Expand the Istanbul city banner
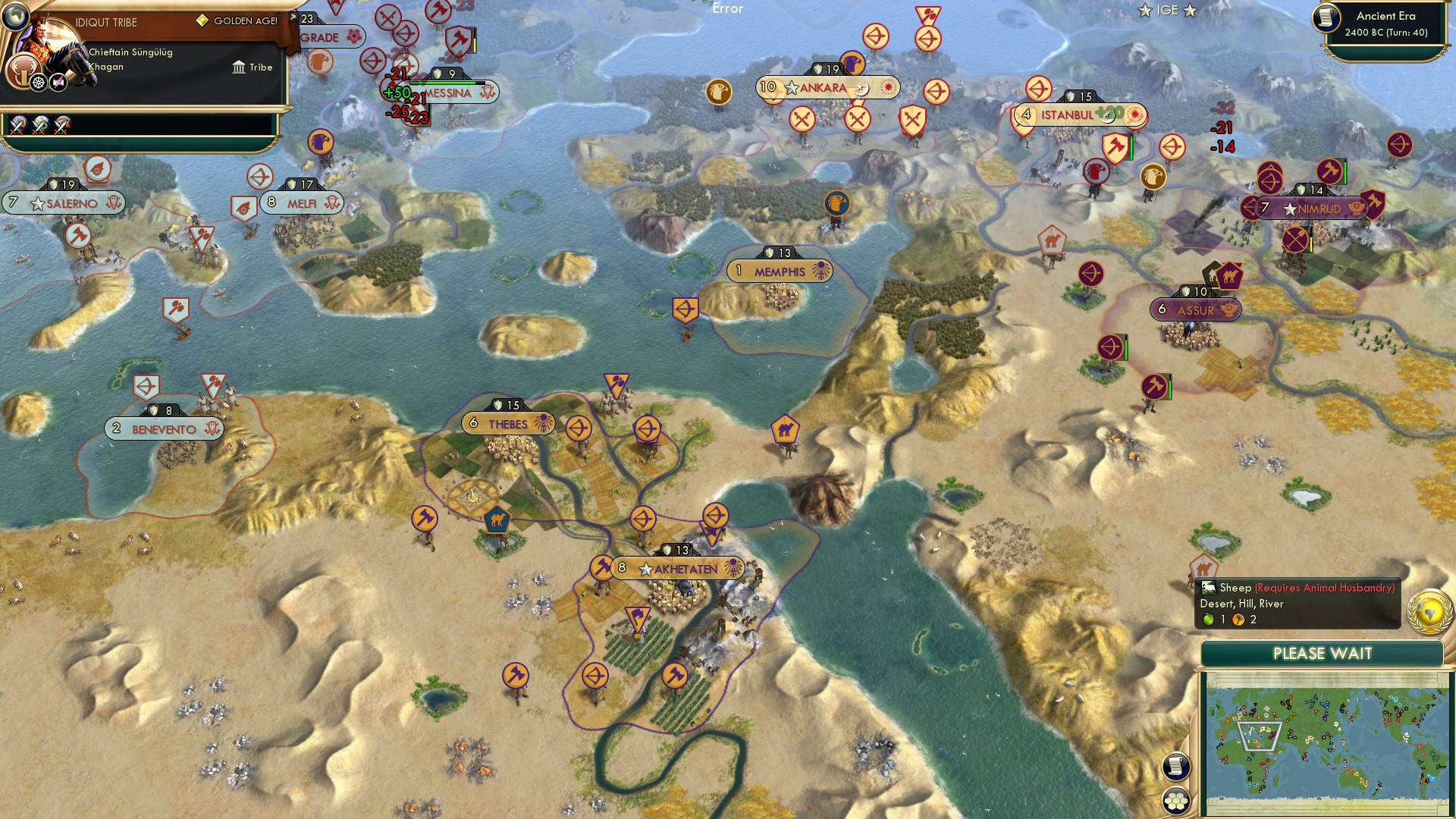The width and height of the screenshot is (1456, 819). (1075, 114)
